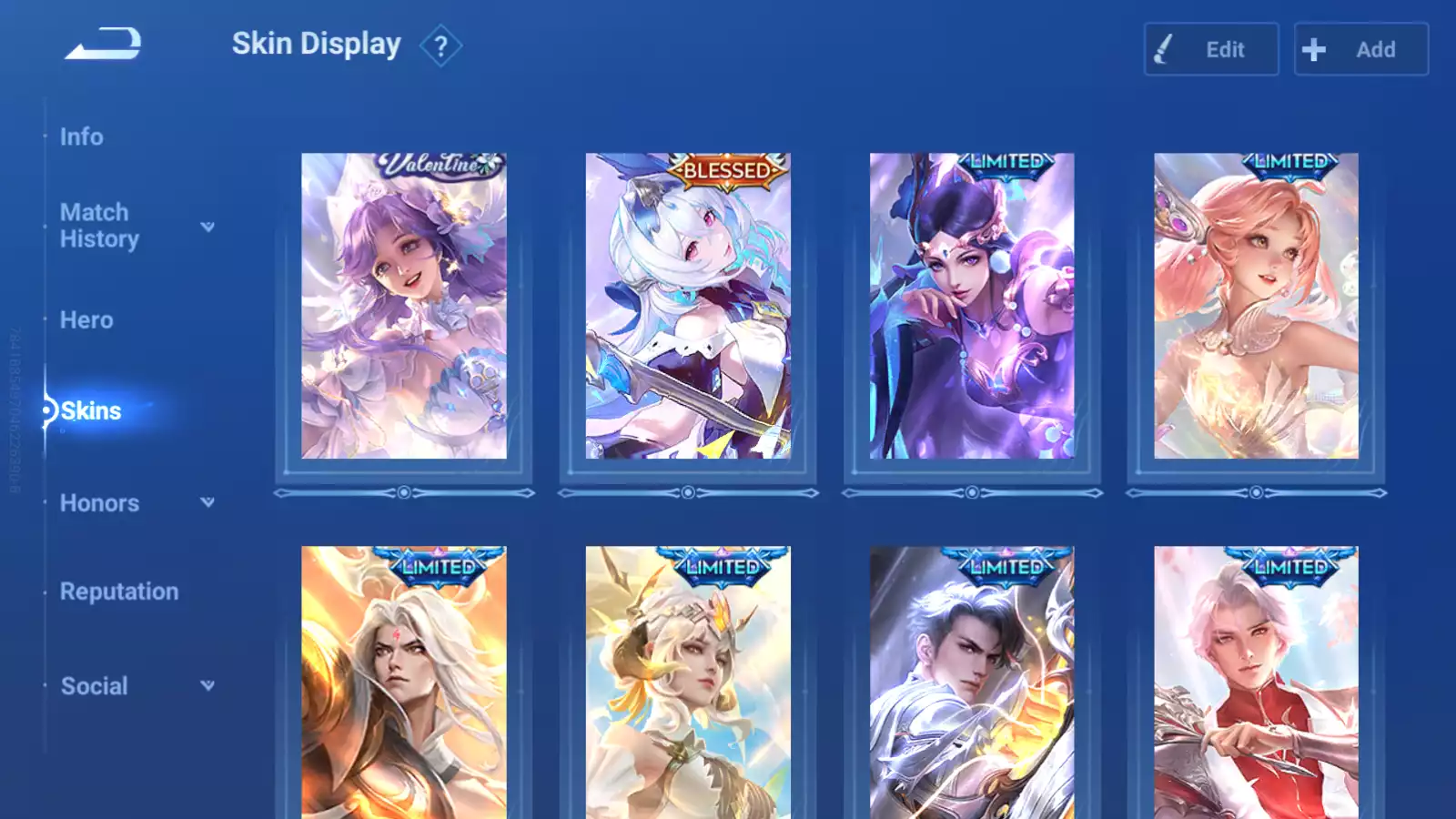Expand the Match History dropdown arrow
1456x819 pixels.
click(207, 227)
